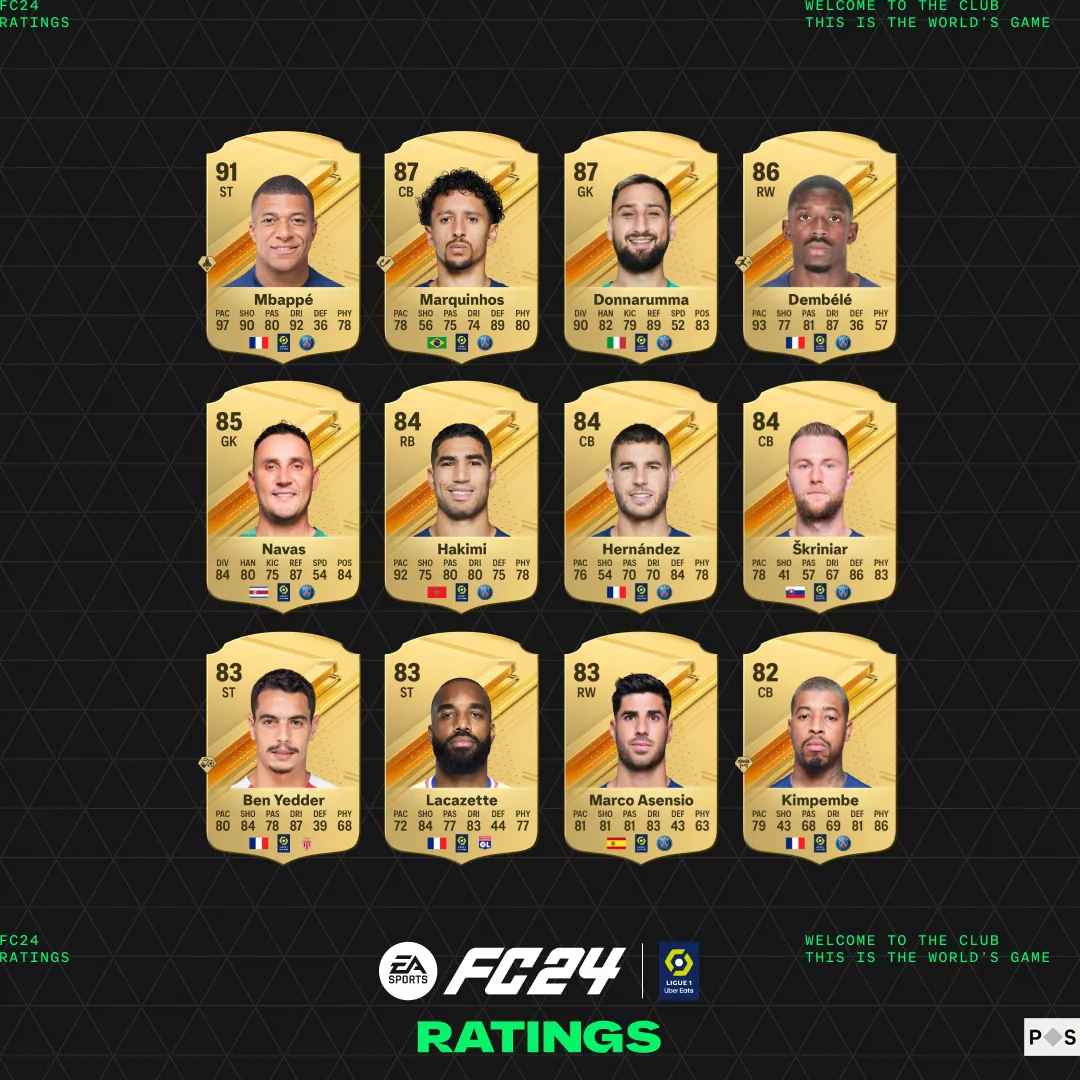Image resolution: width=1080 pixels, height=1080 pixels.
Task: Open the Marco Asensio 83 RW card
Action: coord(641,750)
